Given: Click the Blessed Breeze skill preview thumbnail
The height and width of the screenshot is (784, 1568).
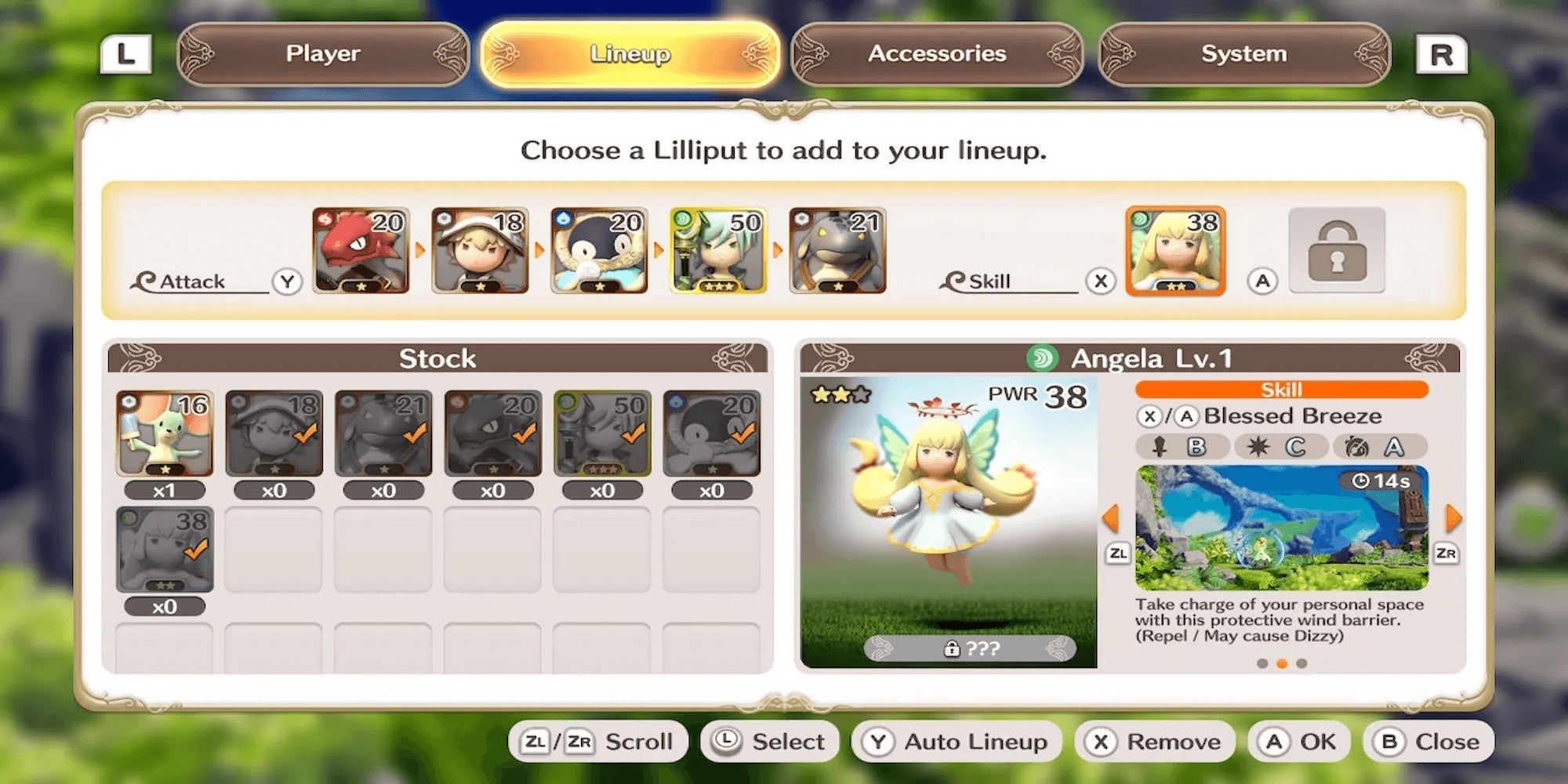Looking at the screenshot, I should coord(1282,528).
